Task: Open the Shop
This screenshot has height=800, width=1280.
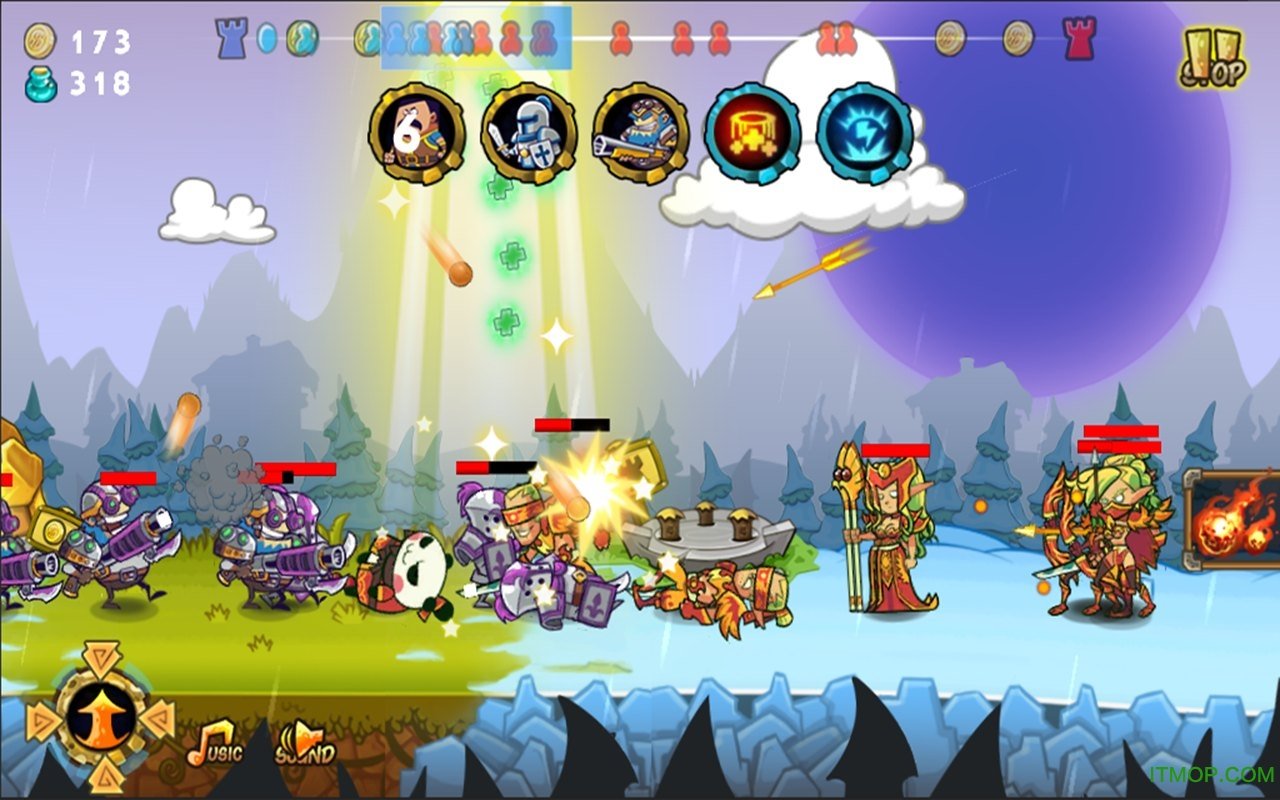Action: click(1212, 58)
